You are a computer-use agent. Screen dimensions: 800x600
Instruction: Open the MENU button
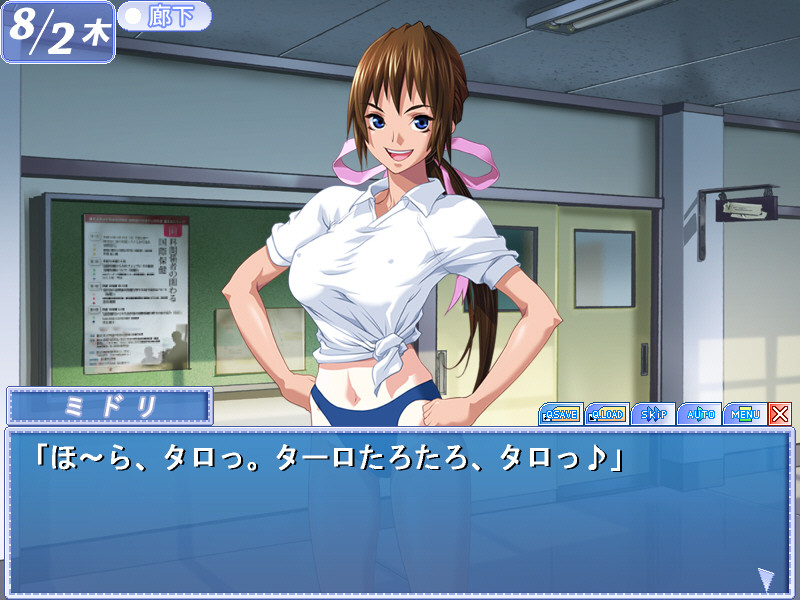coord(744,414)
